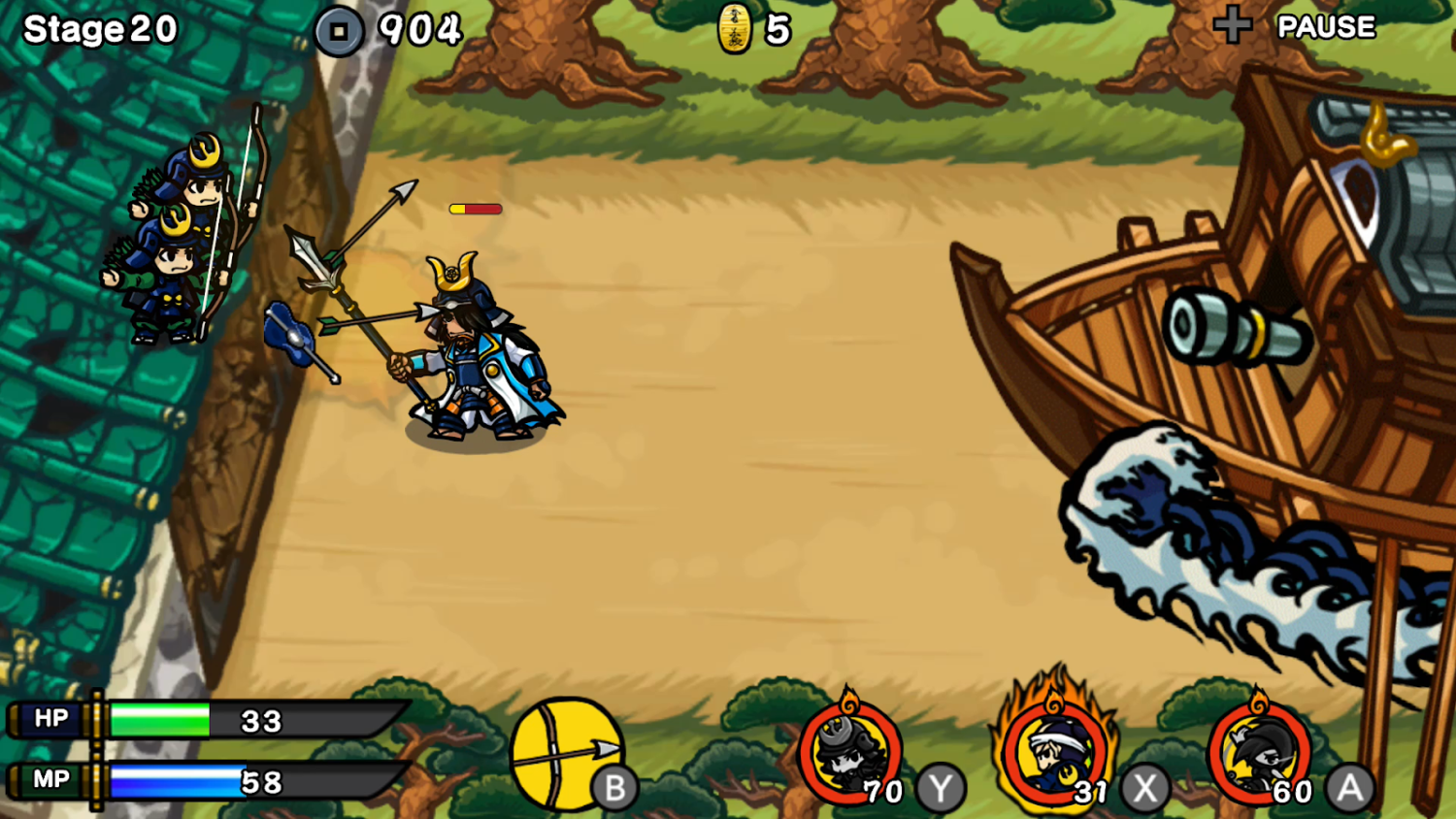The width and height of the screenshot is (1456, 819).
Task: Click the green HP bar
Action: tap(160, 718)
